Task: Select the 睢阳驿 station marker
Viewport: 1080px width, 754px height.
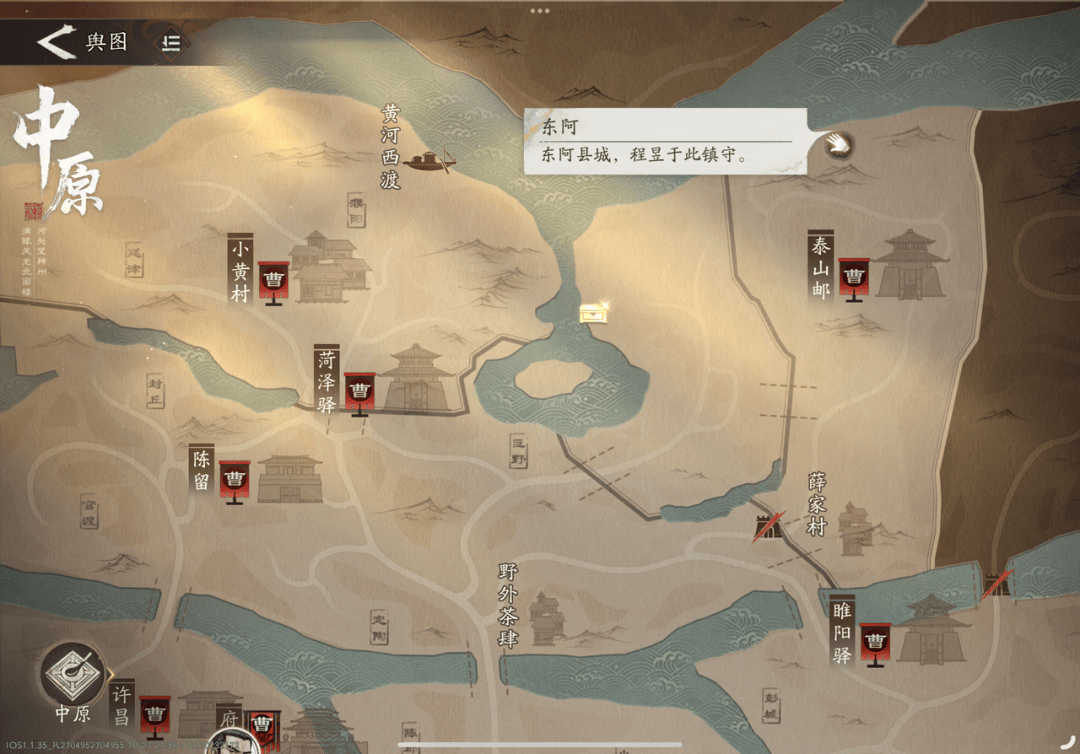Action: point(875,641)
